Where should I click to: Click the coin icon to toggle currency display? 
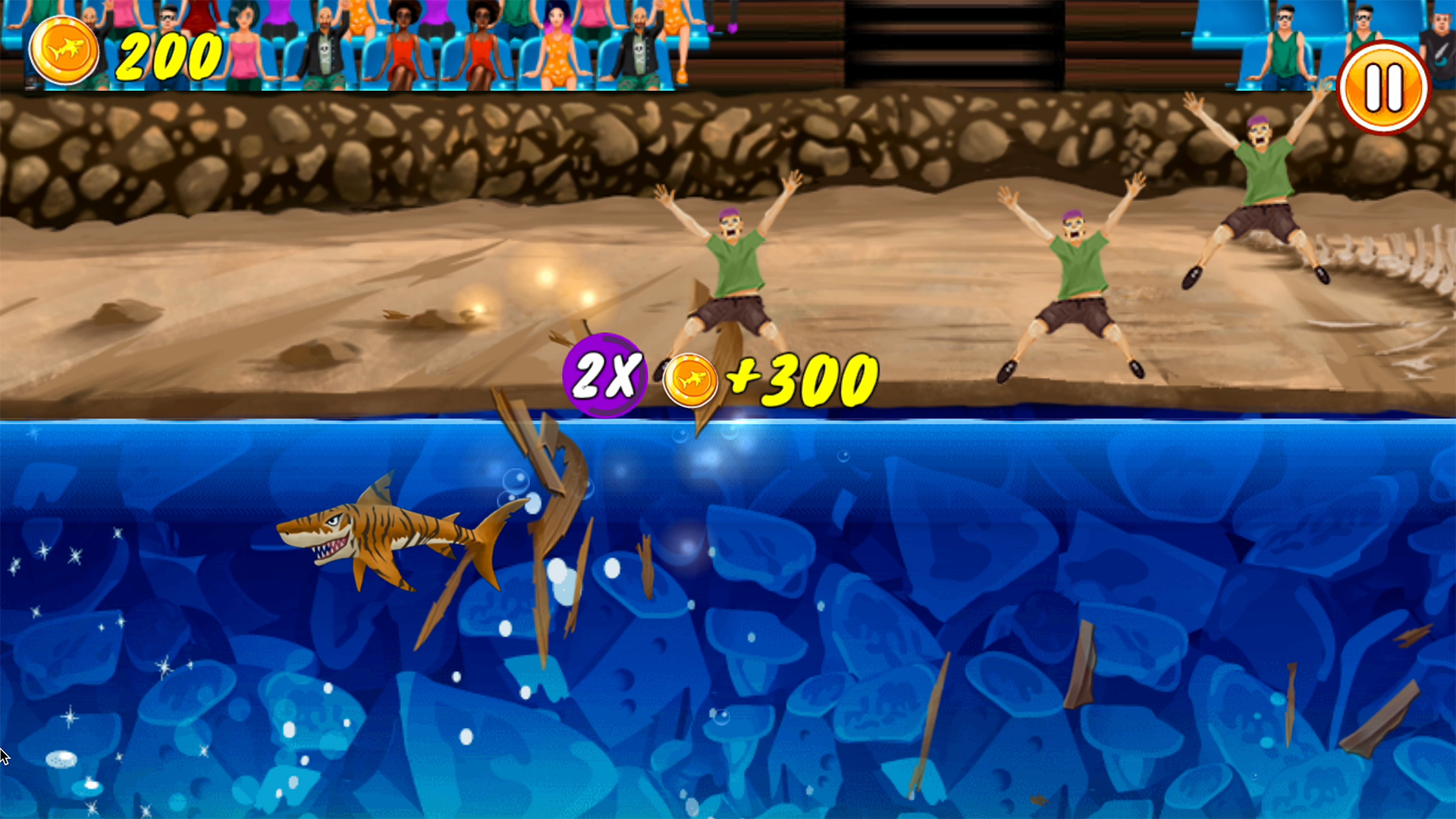64,49
